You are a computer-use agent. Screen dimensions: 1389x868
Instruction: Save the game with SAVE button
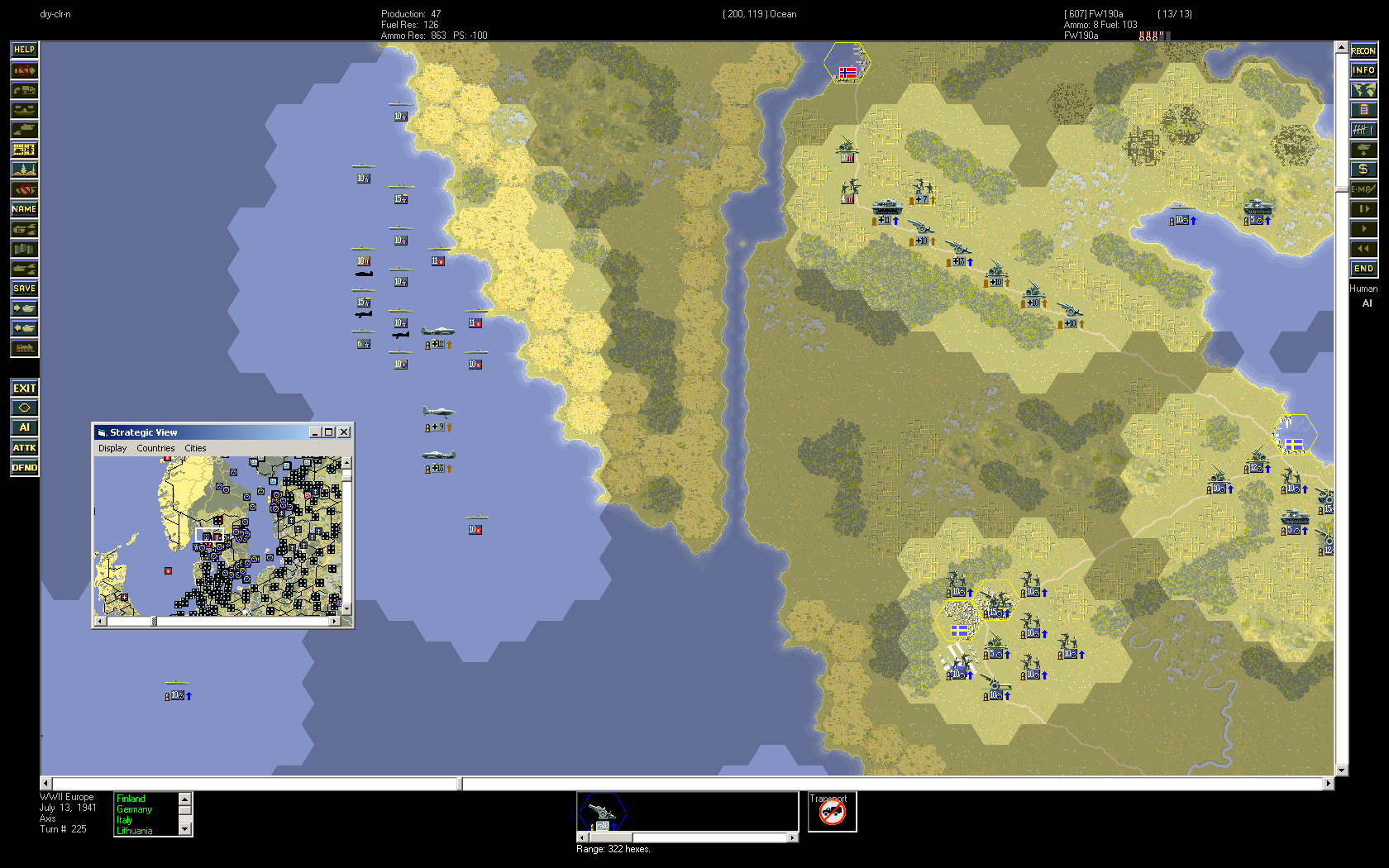(x=24, y=289)
